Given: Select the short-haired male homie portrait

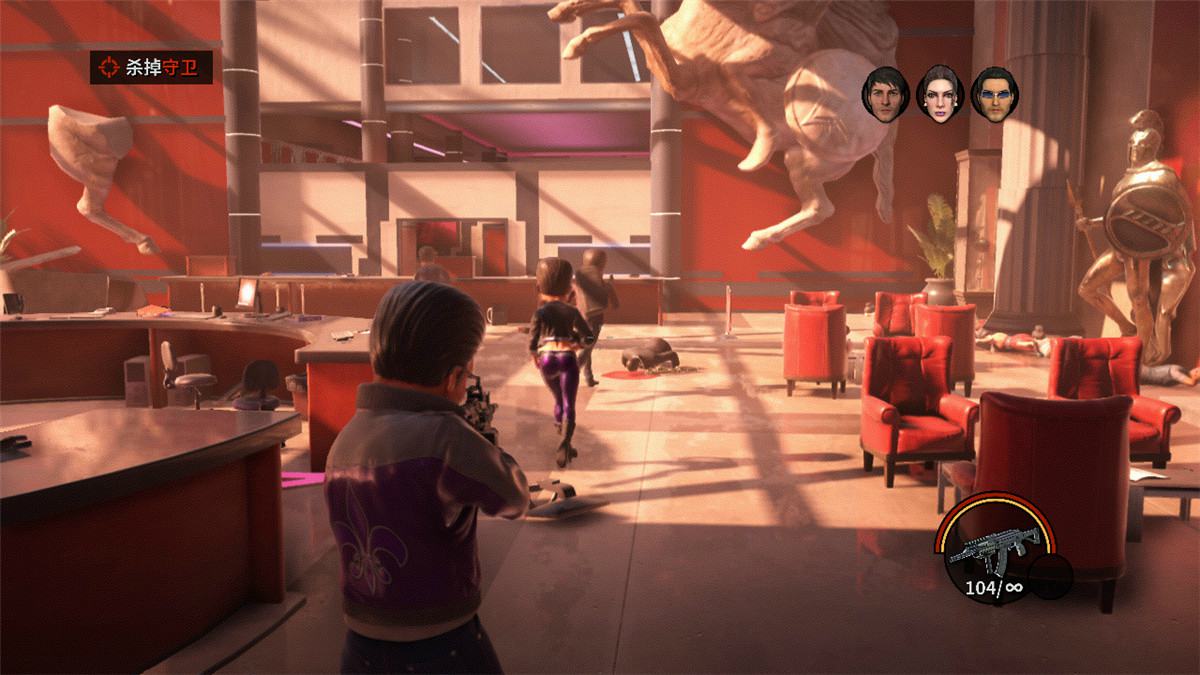Looking at the screenshot, I should click(884, 93).
